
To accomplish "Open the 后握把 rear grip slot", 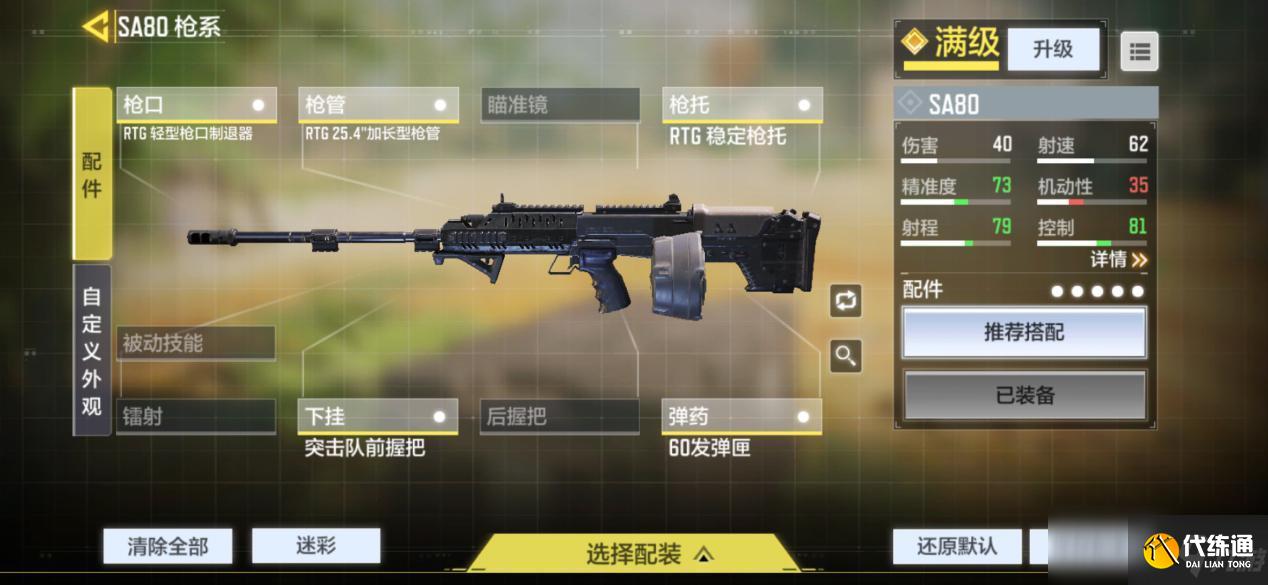I will (560, 416).
